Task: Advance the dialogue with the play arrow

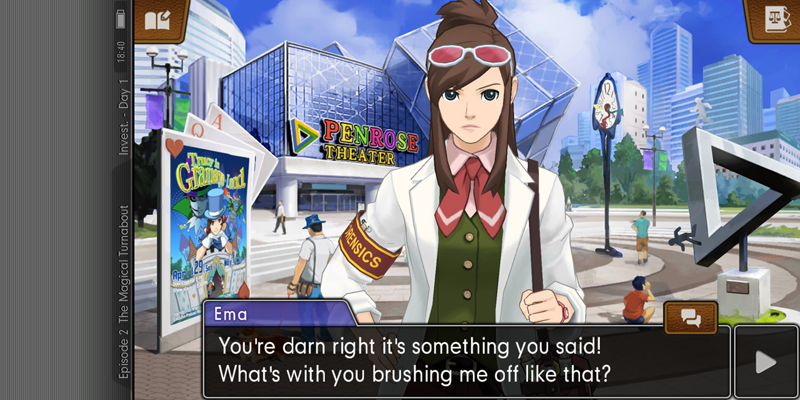Action: (766, 361)
